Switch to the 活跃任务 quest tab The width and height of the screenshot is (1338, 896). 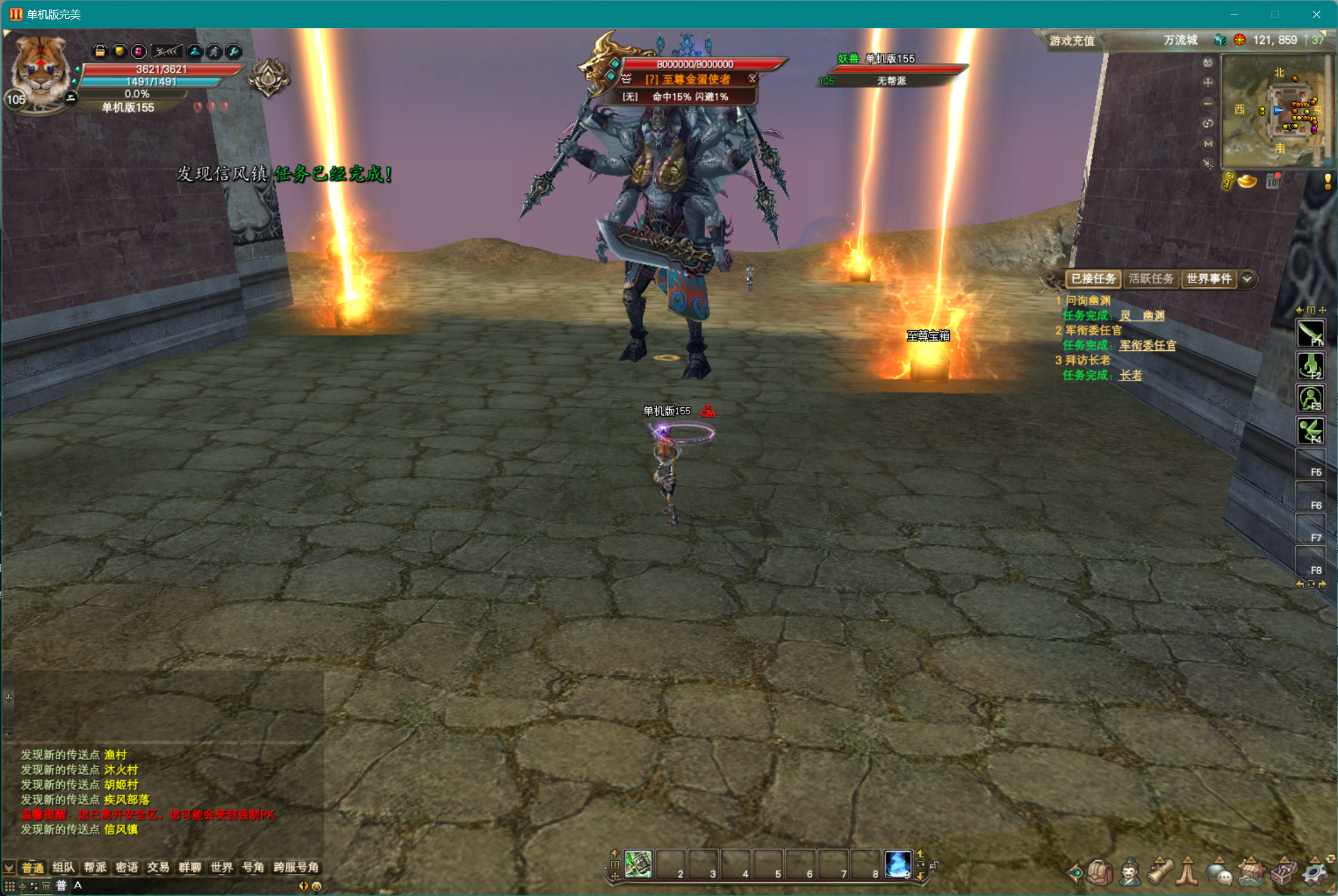(x=1151, y=279)
